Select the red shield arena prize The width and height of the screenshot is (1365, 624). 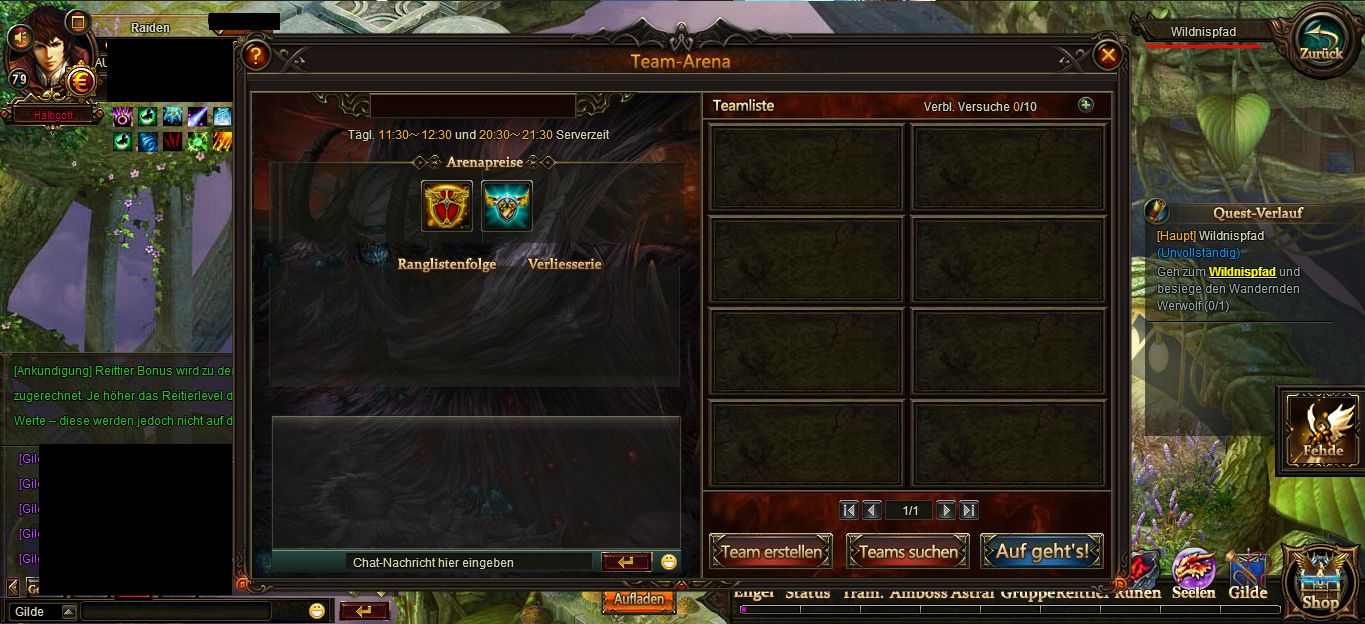(447, 206)
